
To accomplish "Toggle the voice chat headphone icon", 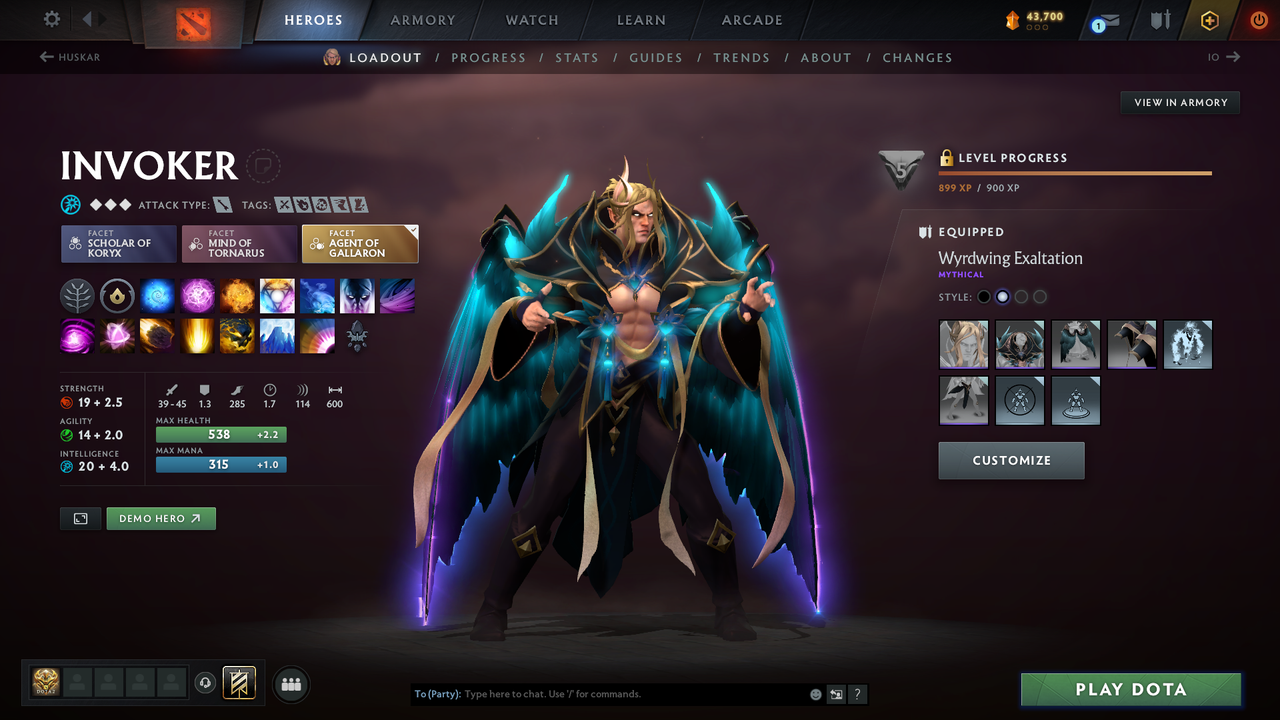I will 207,683.
